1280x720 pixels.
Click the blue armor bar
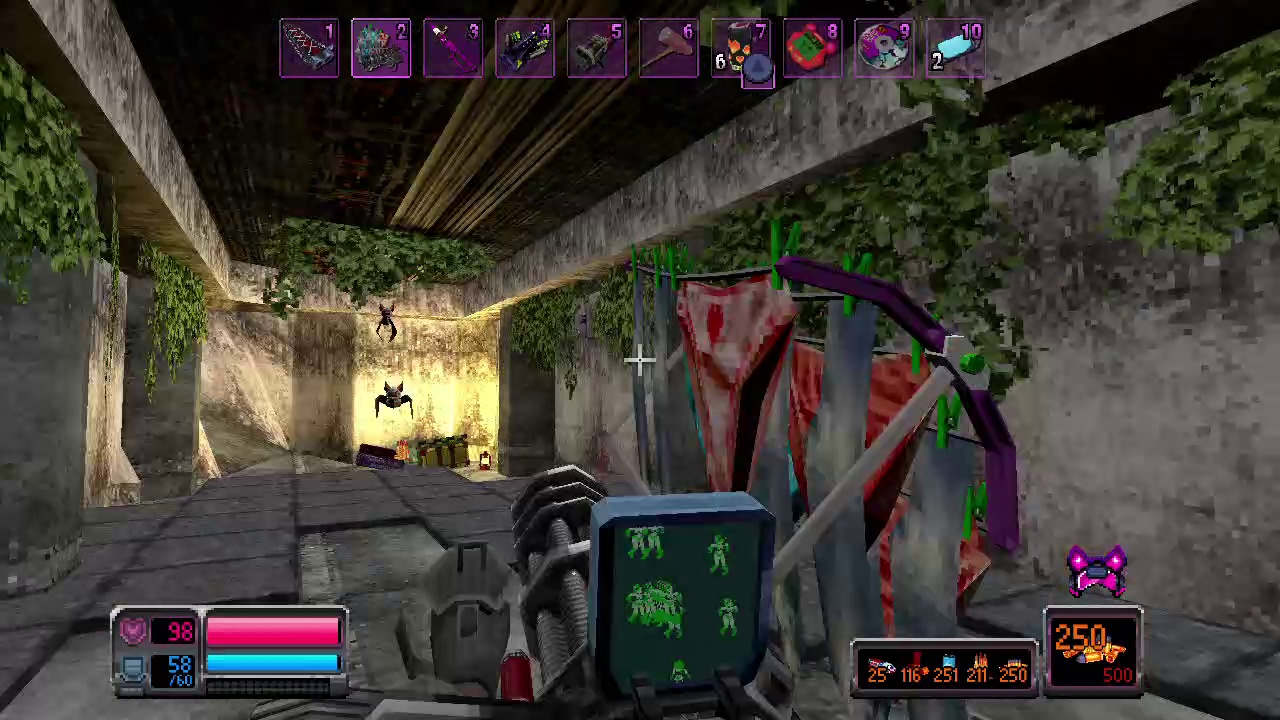272,663
